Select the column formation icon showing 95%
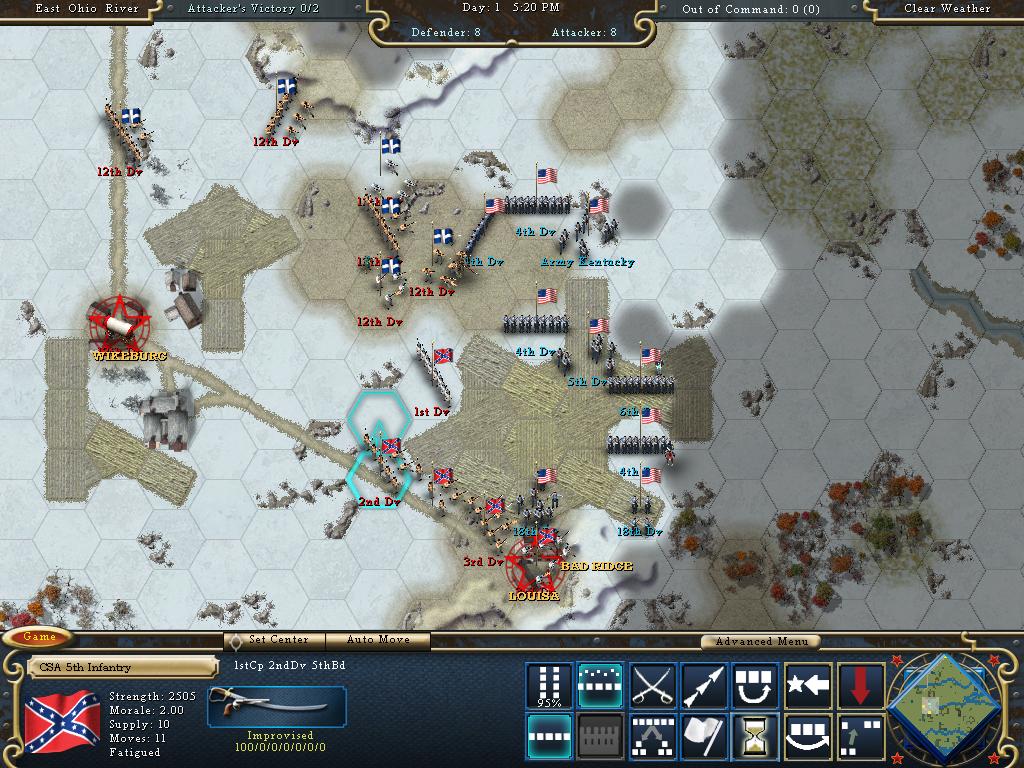This screenshot has width=1024, height=768. pos(549,685)
